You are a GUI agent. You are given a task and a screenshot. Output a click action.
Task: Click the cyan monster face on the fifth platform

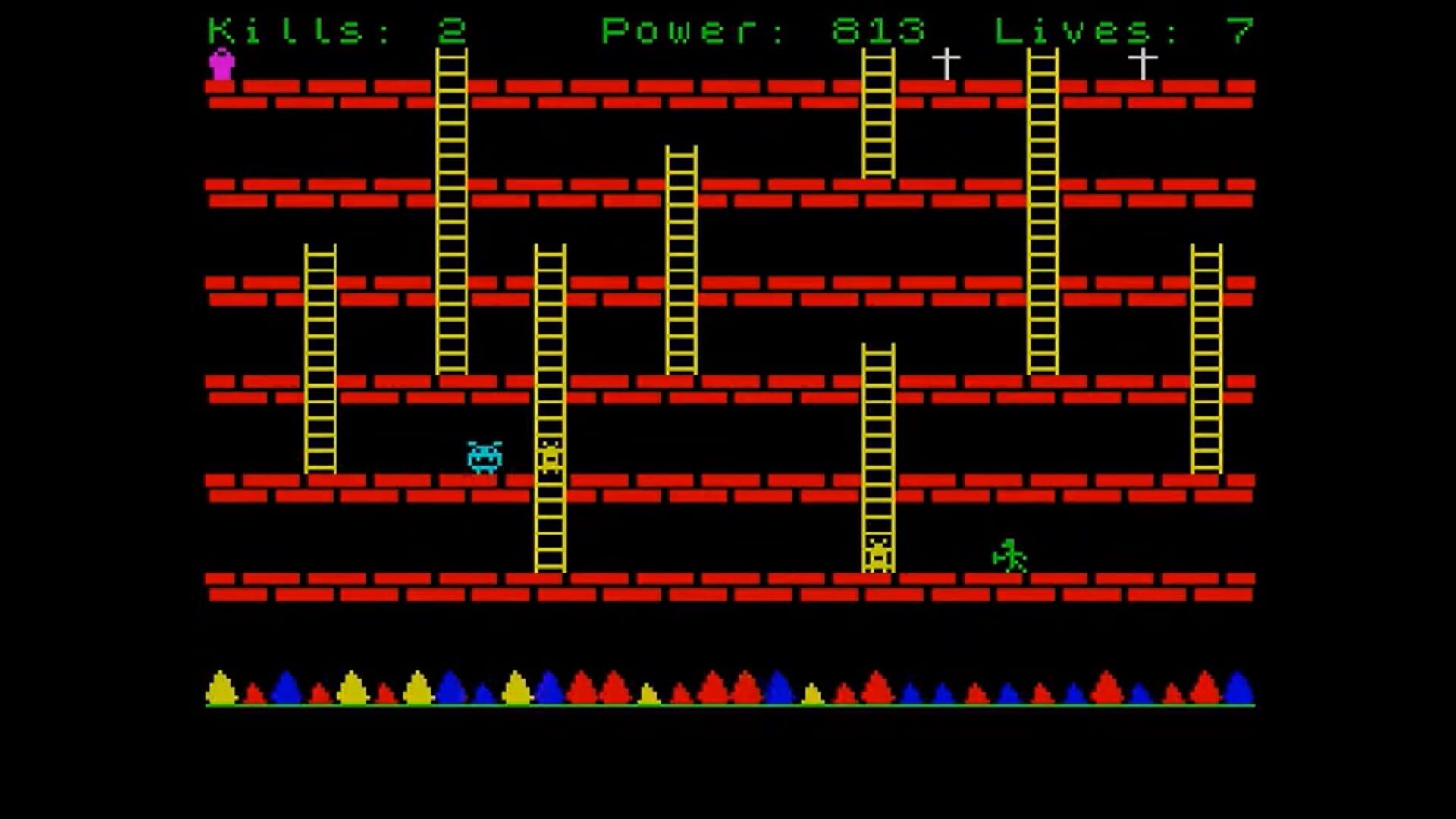pos(484,457)
